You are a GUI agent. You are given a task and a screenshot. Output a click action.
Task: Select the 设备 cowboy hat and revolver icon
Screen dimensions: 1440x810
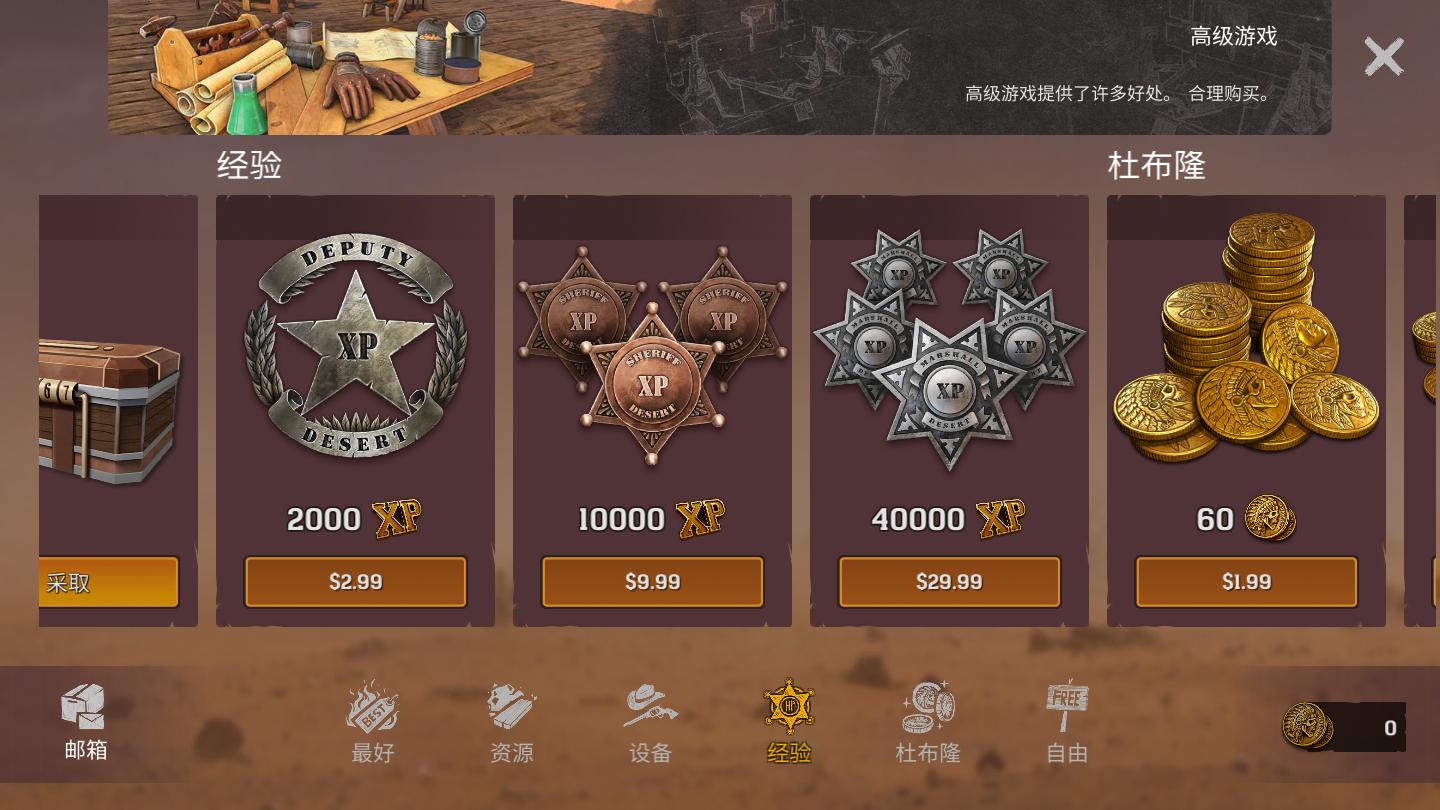[x=650, y=705]
